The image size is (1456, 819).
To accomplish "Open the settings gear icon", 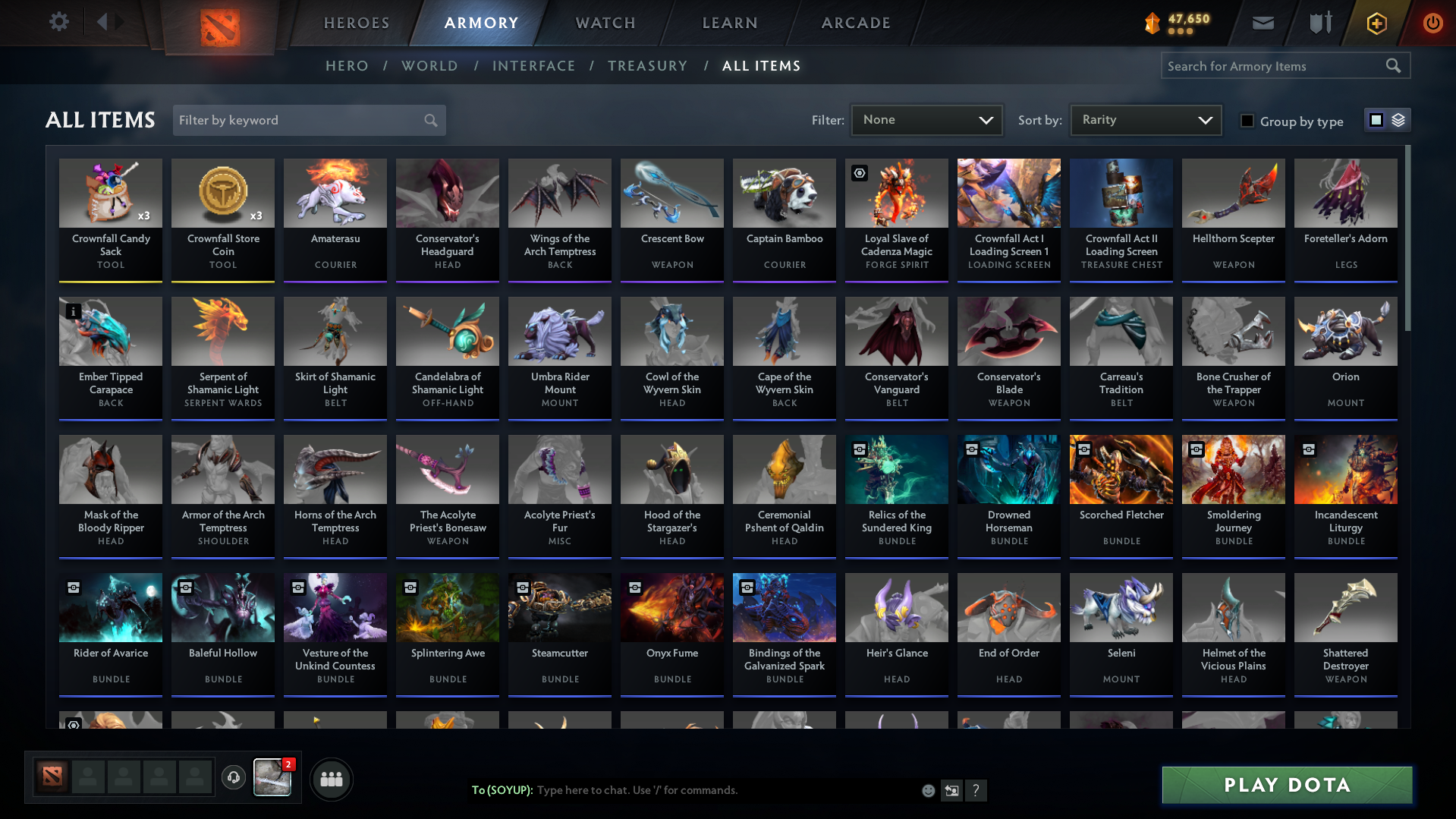I will pos(59,22).
